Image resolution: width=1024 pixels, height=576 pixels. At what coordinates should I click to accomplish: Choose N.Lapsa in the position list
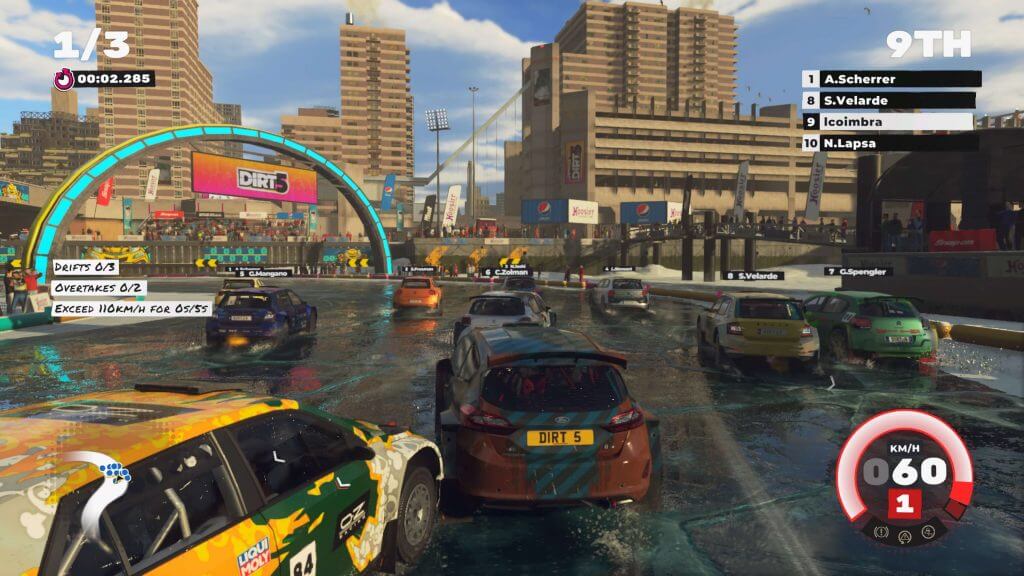coord(890,142)
